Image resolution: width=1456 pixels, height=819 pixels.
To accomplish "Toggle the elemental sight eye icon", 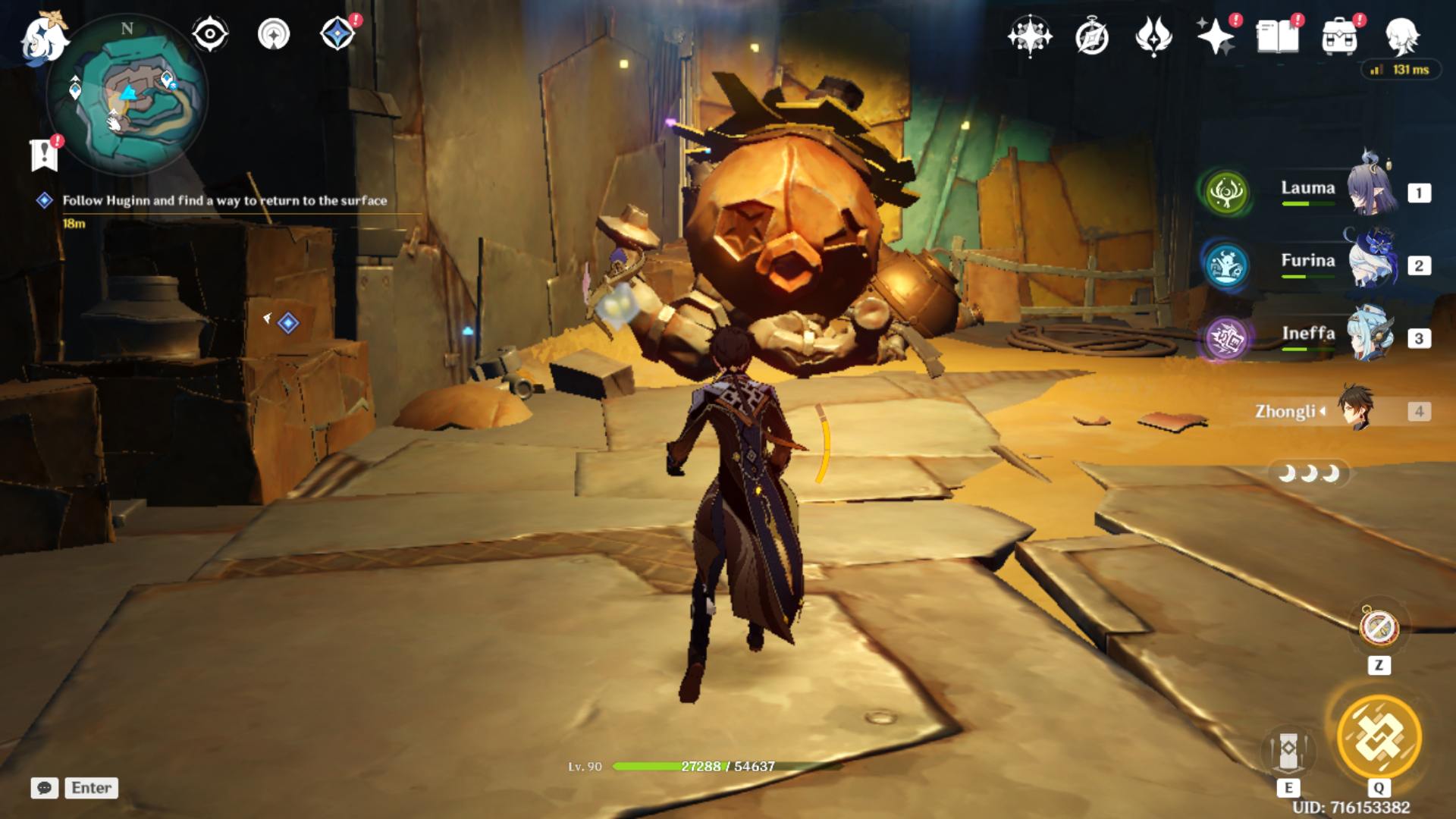I will [210, 34].
